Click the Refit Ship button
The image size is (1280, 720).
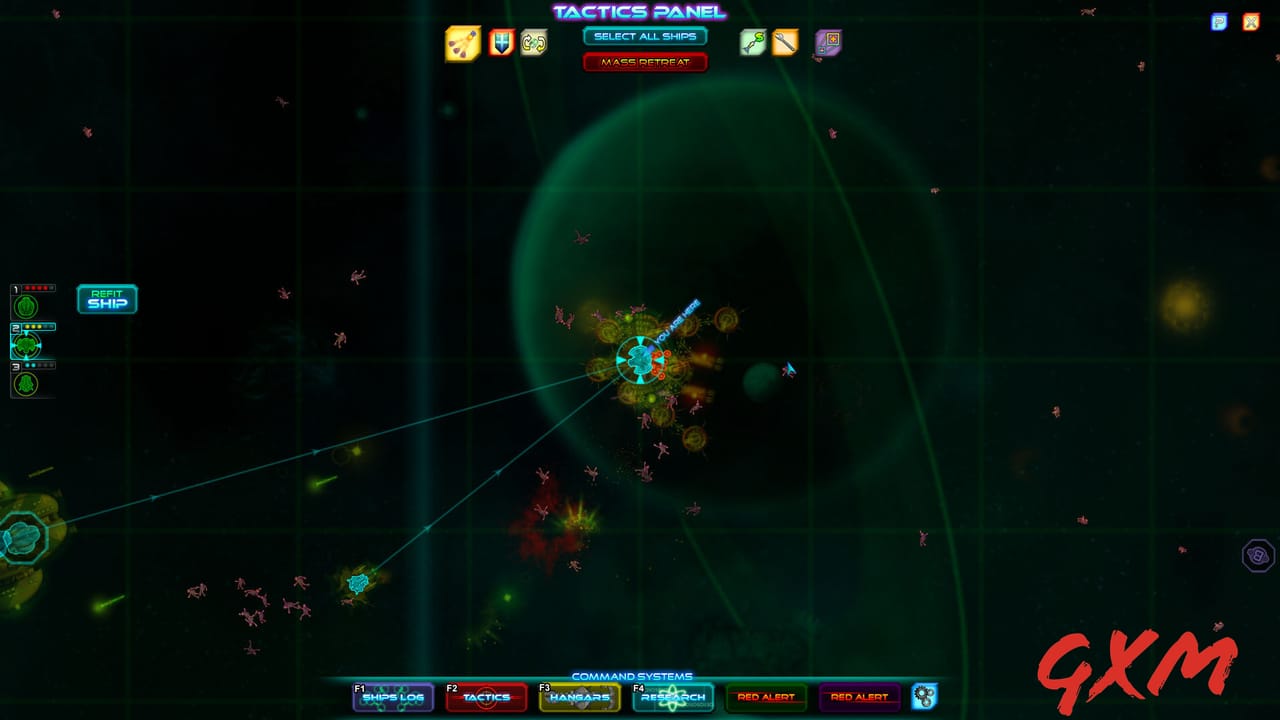coord(107,299)
